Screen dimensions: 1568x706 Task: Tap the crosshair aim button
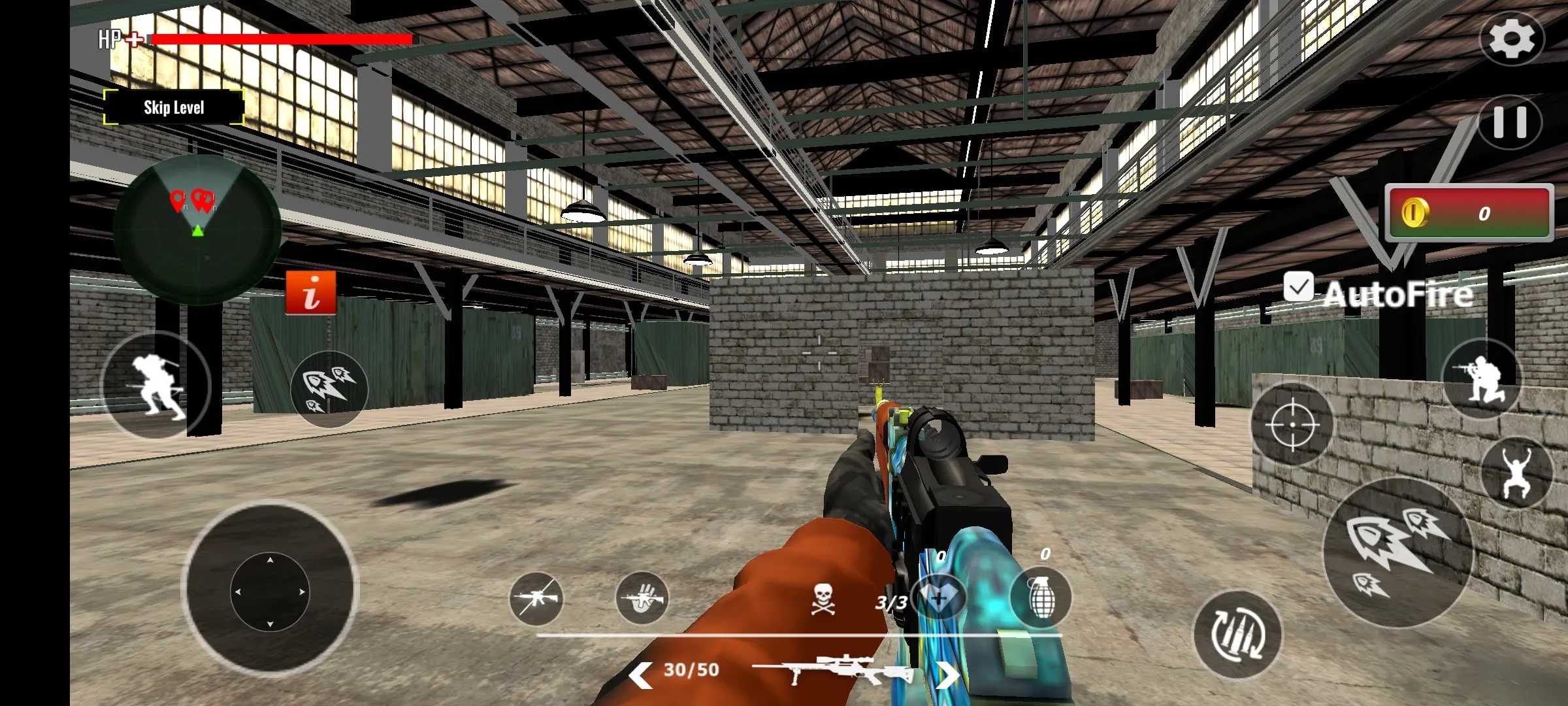(x=1292, y=425)
